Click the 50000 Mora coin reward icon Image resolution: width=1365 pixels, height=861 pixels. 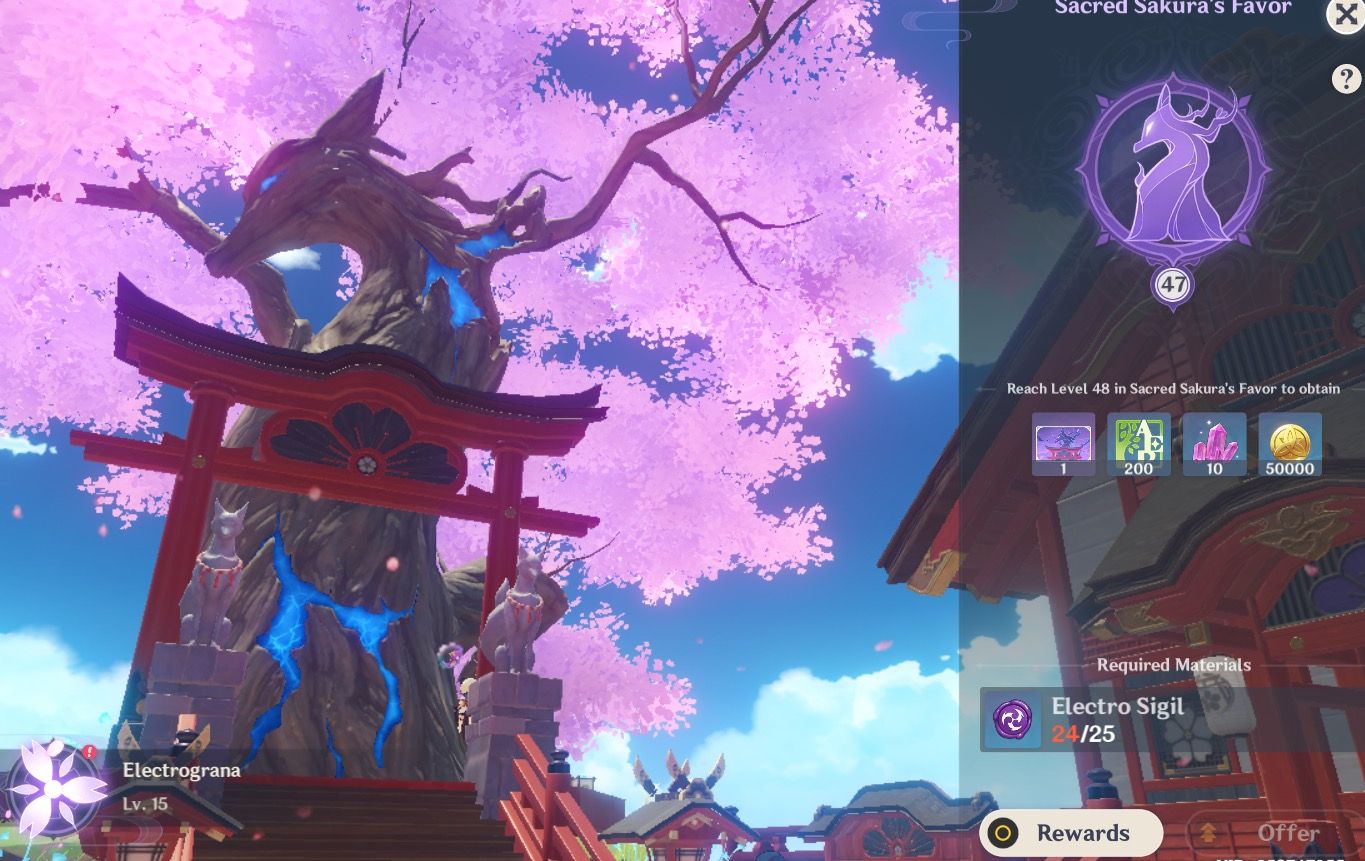click(x=1288, y=444)
